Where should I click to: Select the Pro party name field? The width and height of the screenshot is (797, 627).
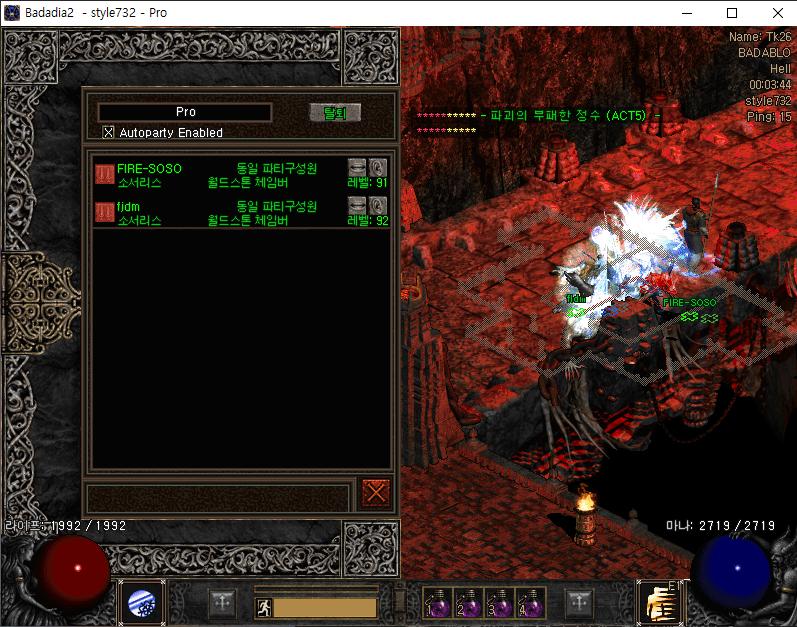185,112
